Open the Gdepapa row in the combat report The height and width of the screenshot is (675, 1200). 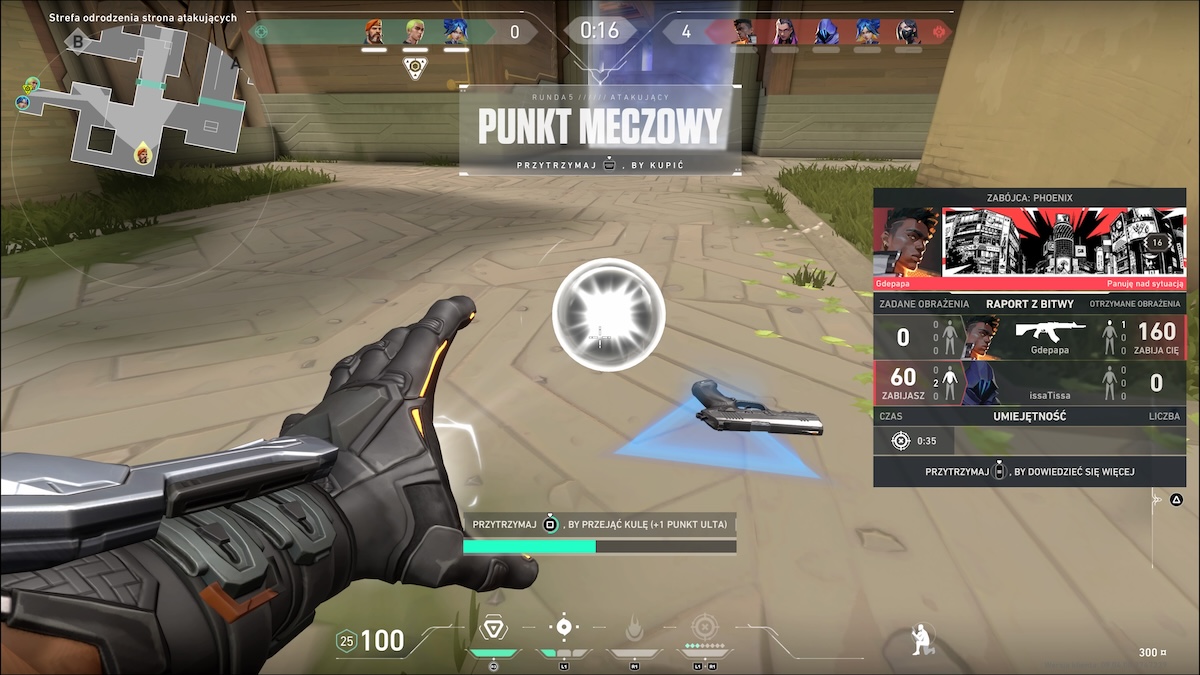[x=1030, y=337]
